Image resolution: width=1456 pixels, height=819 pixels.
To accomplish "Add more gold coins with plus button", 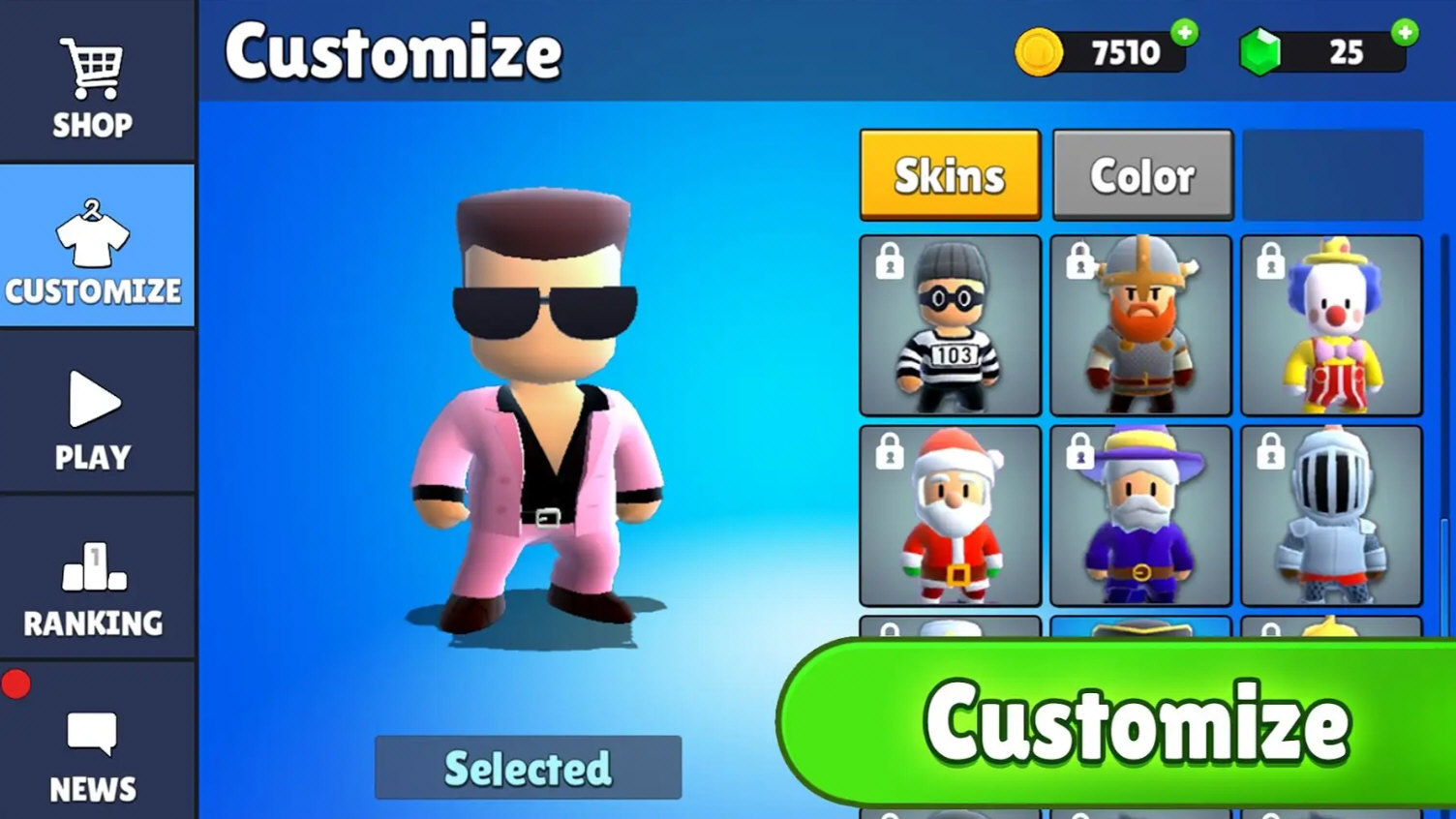I will [x=1184, y=33].
